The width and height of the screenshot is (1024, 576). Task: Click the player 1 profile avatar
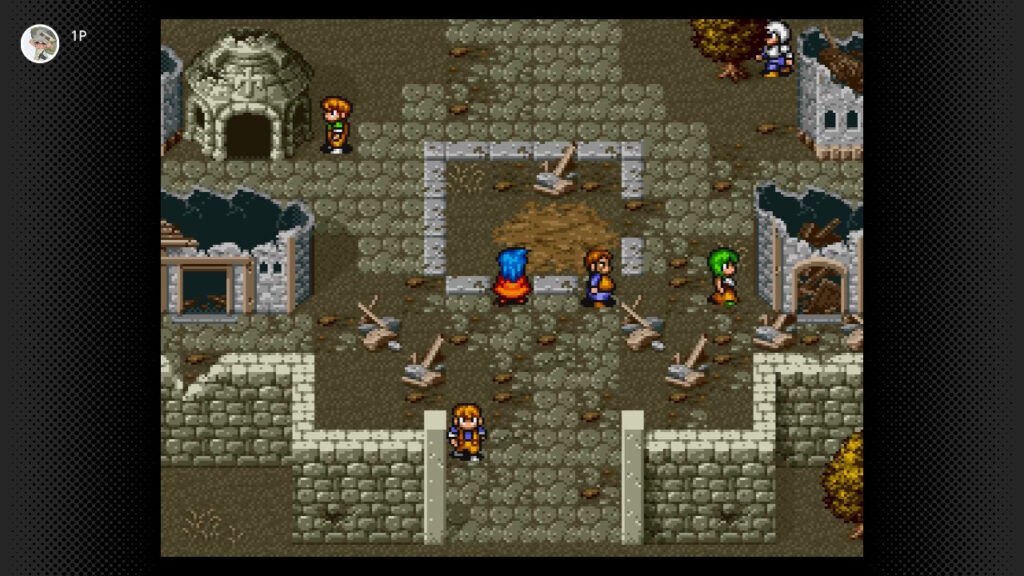point(40,43)
